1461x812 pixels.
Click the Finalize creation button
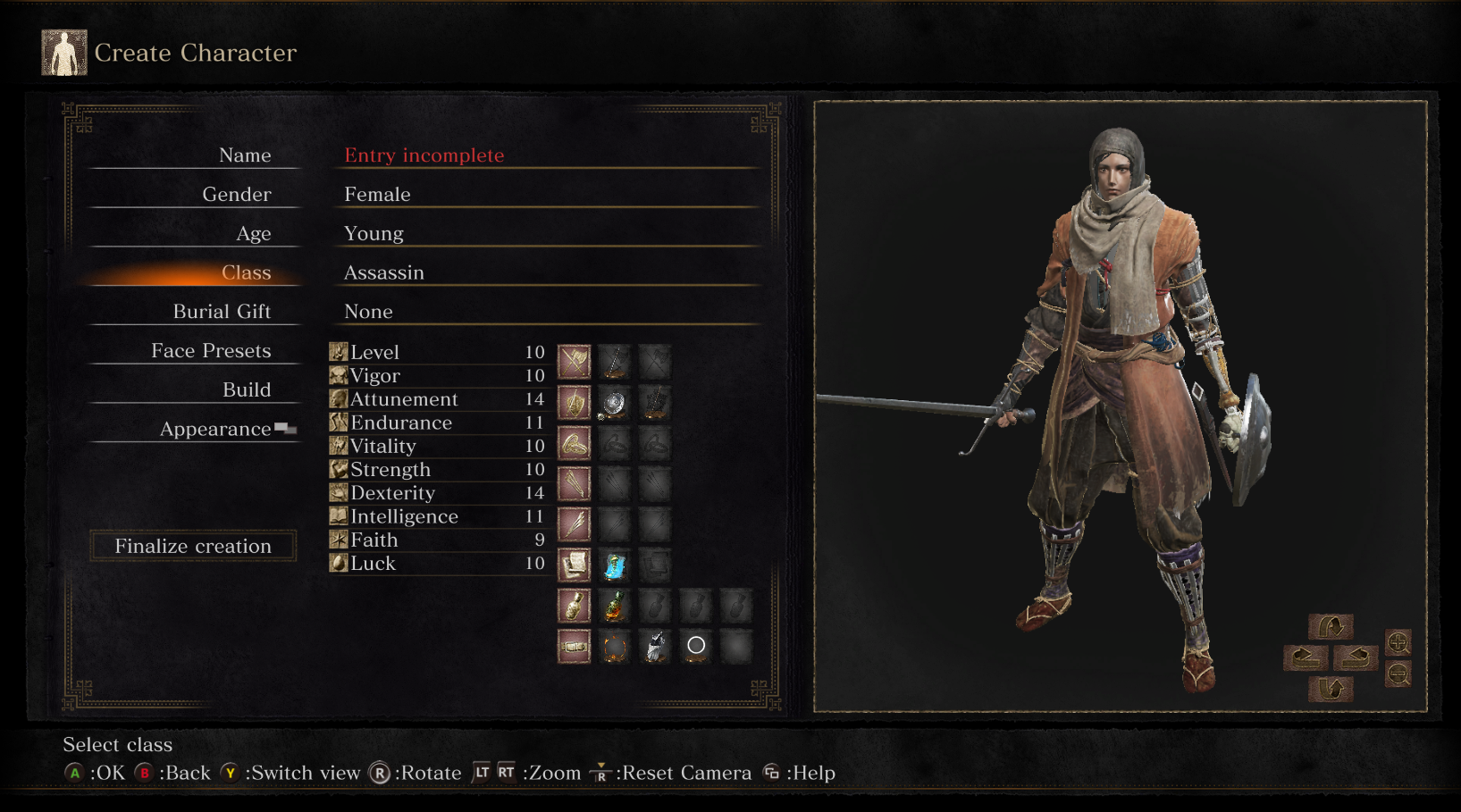pos(193,546)
